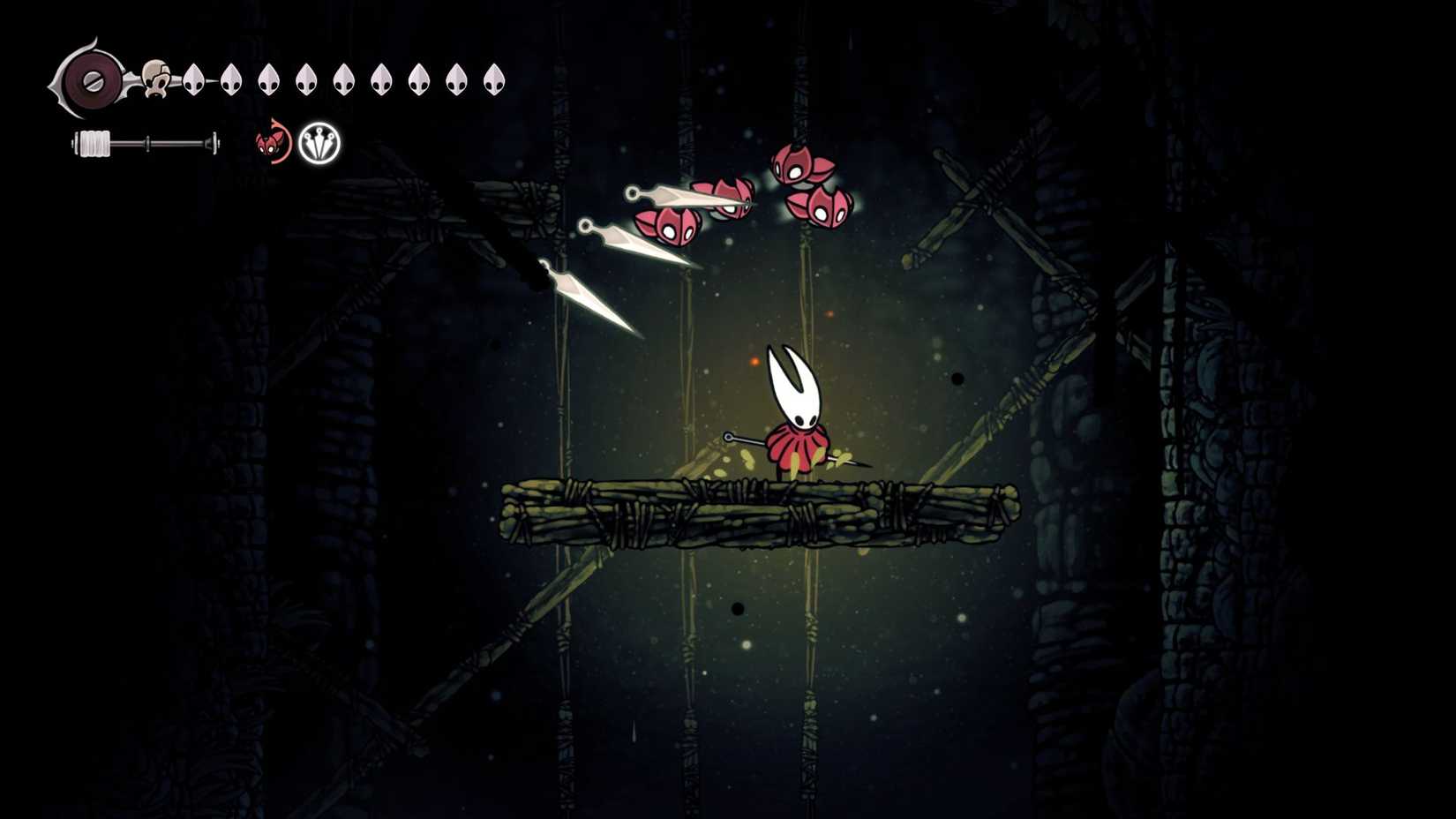The width and height of the screenshot is (1456, 819).
Task: Select the middle health mask
Action: coord(344,79)
